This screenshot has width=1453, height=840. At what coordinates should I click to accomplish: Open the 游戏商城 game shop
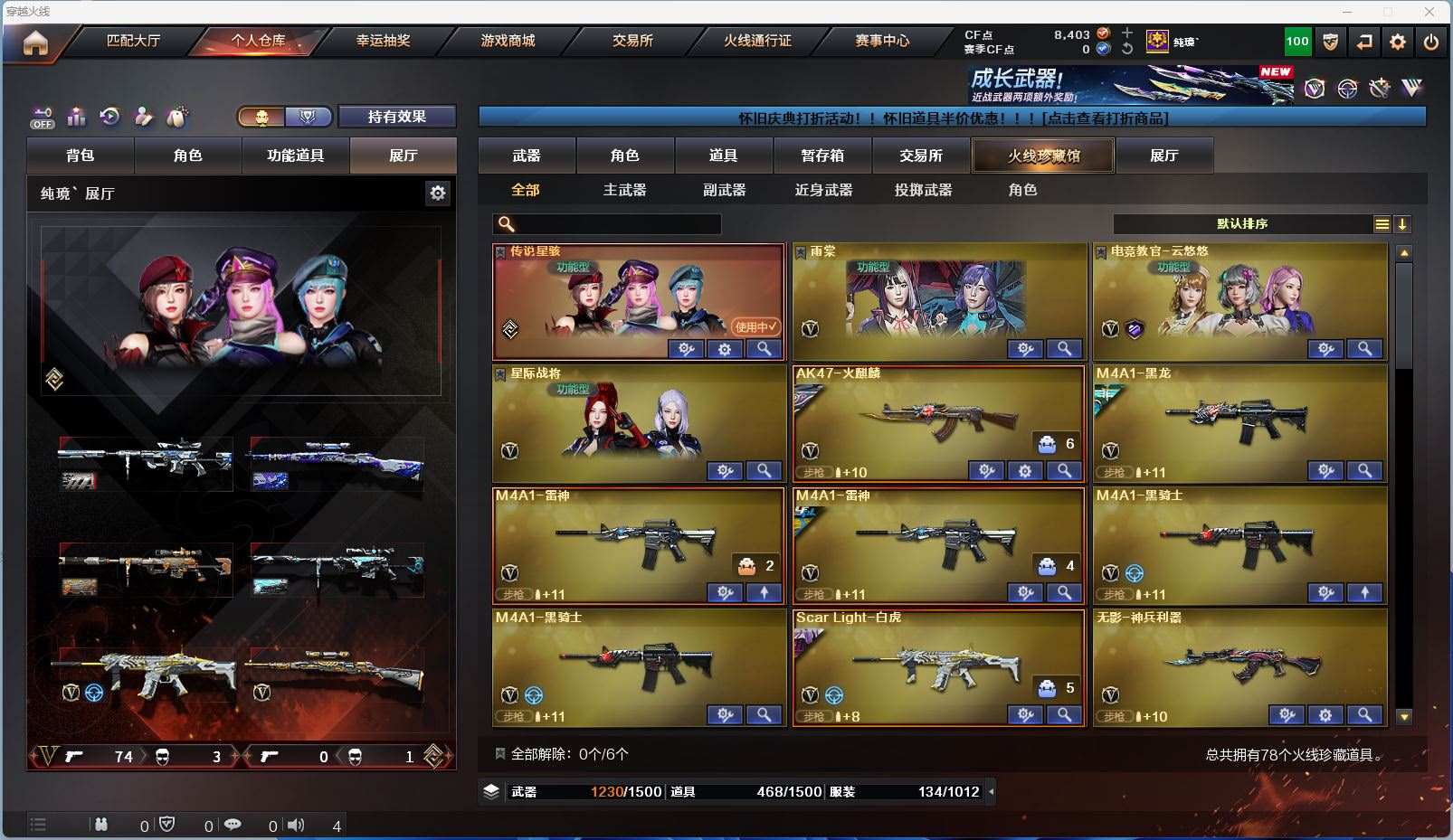click(x=508, y=41)
